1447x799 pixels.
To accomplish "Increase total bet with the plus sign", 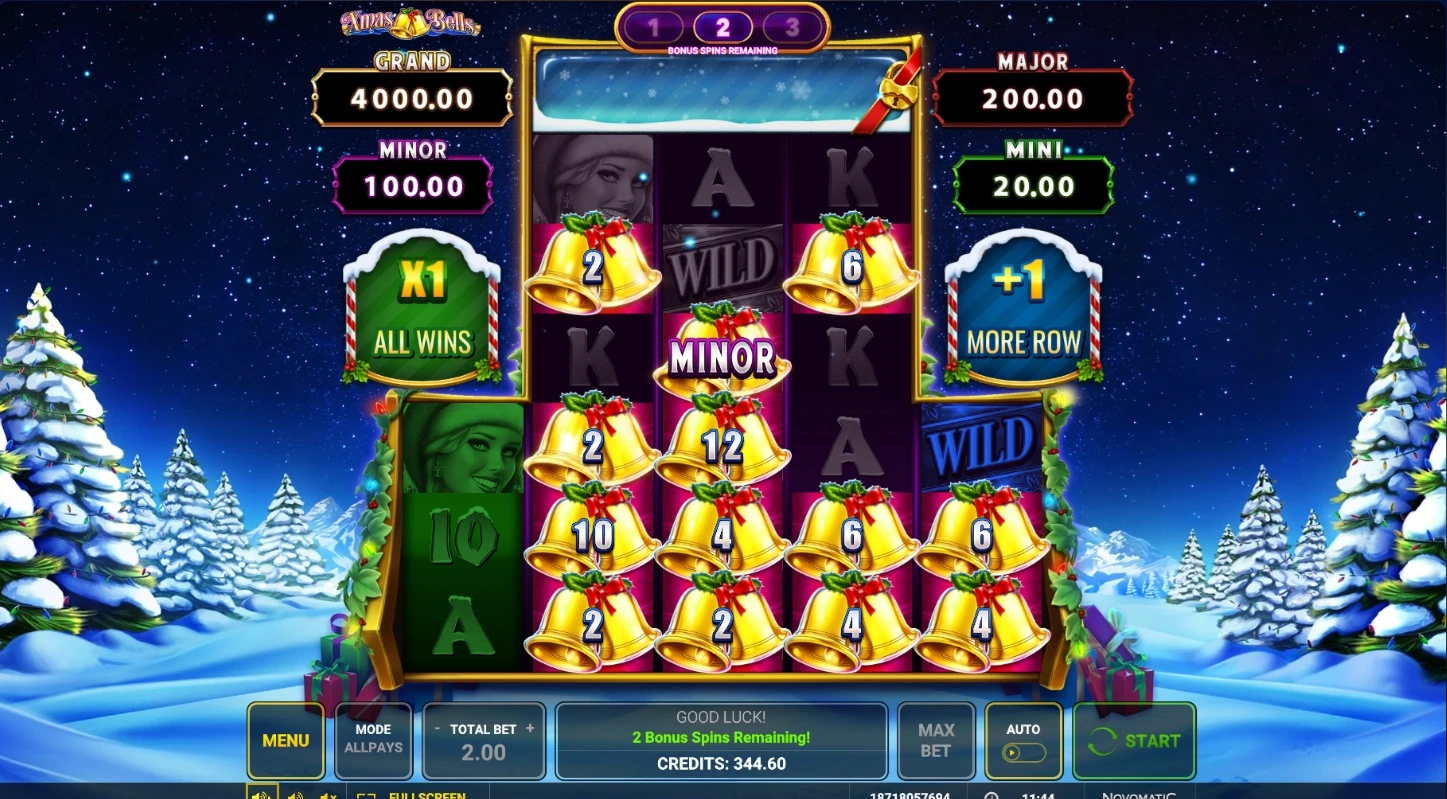I will point(530,728).
